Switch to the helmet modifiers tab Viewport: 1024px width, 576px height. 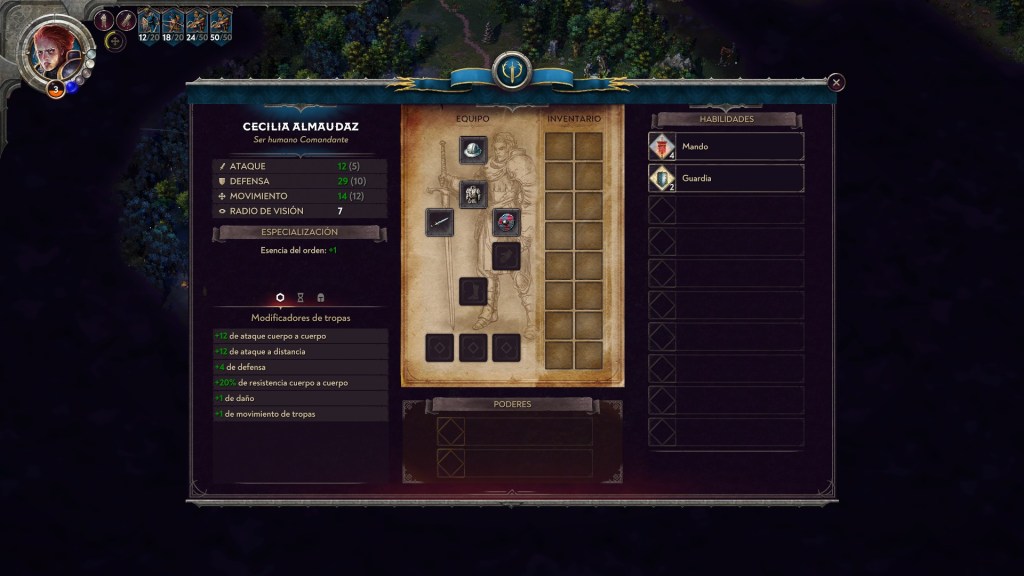tap(320, 298)
